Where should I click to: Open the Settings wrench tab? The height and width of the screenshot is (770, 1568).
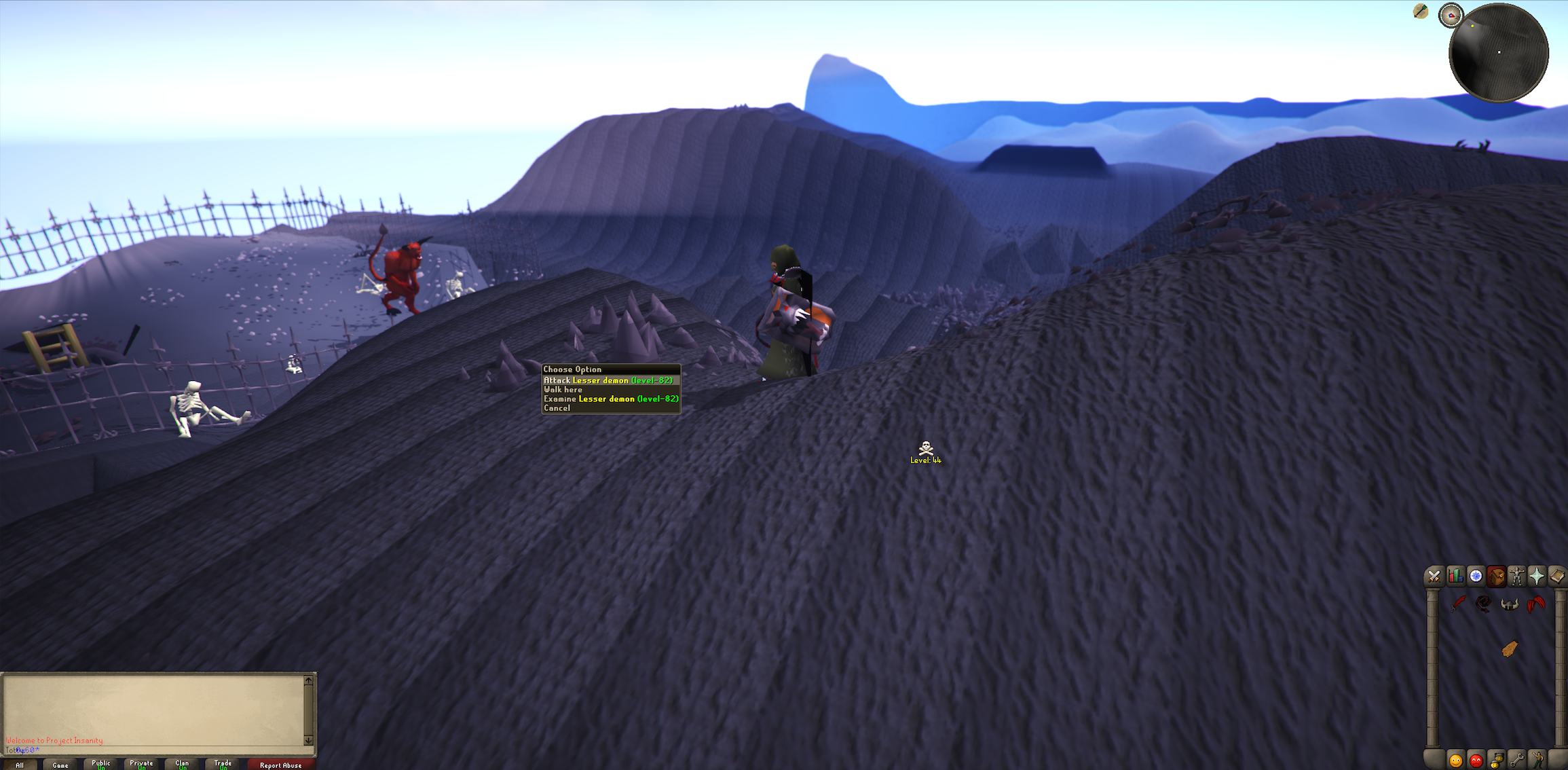(1518, 760)
